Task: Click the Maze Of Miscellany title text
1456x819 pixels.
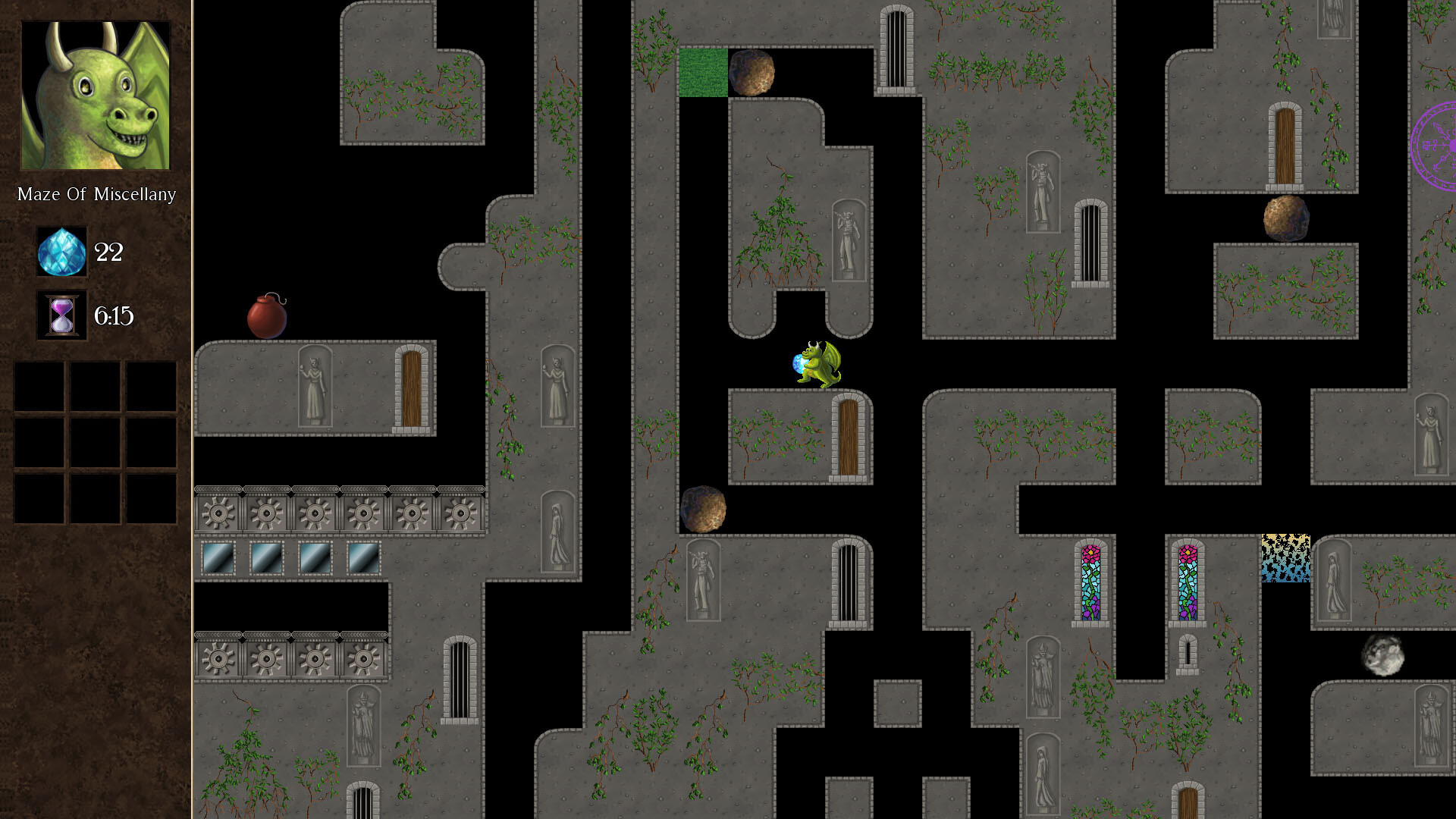Action: 96,194
